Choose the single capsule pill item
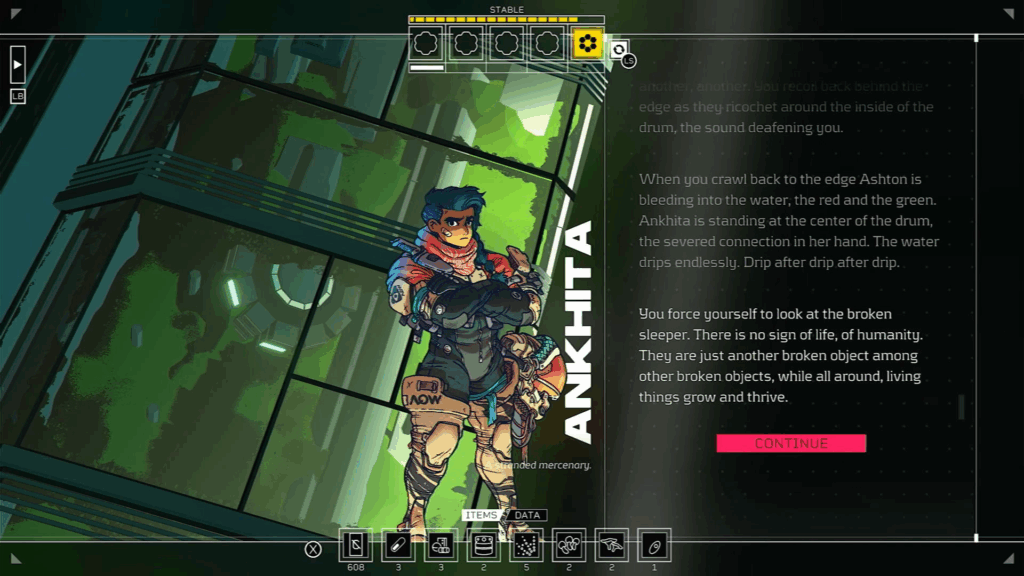 pyautogui.click(x=398, y=546)
